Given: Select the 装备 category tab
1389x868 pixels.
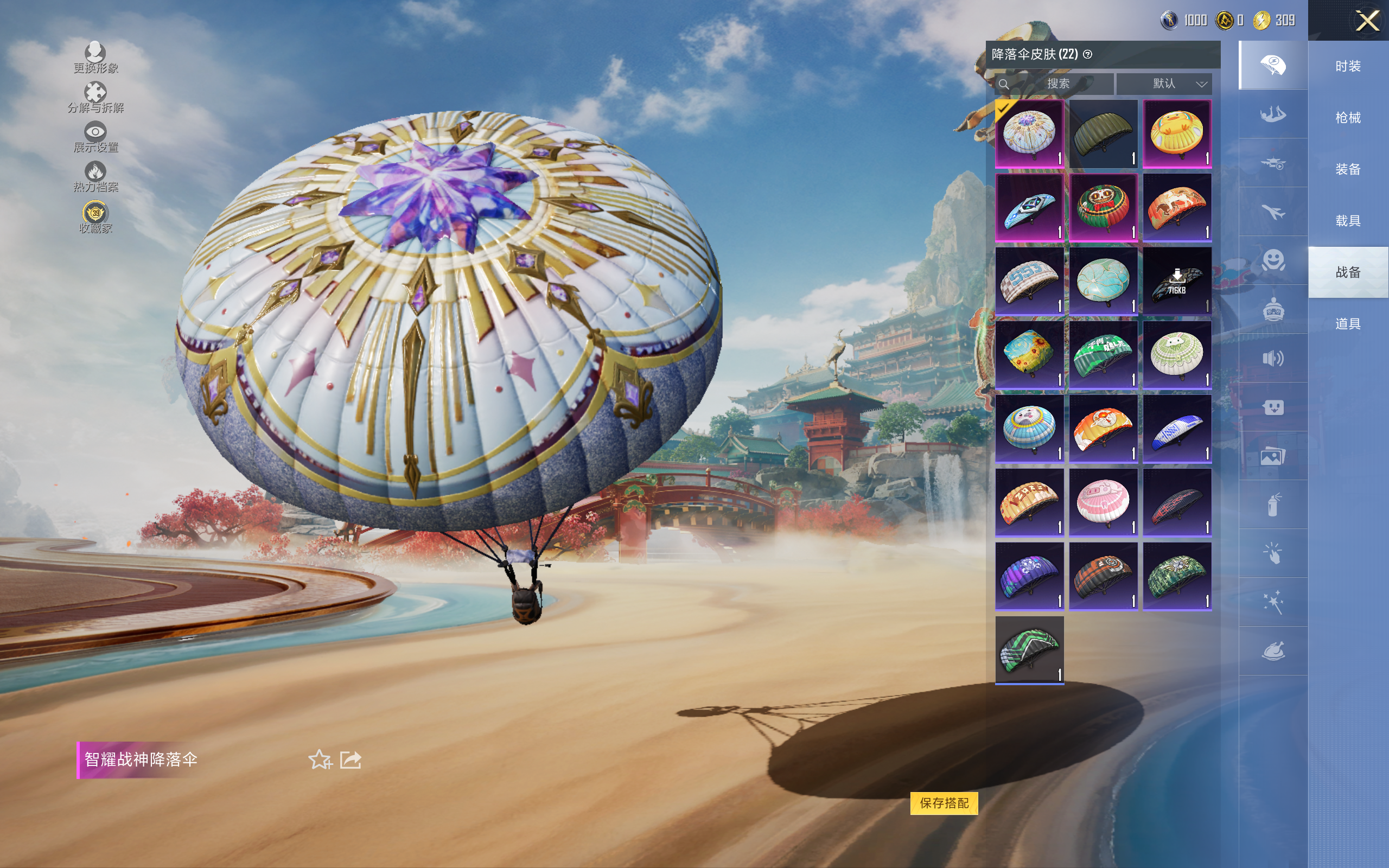Looking at the screenshot, I should 1348,169.
